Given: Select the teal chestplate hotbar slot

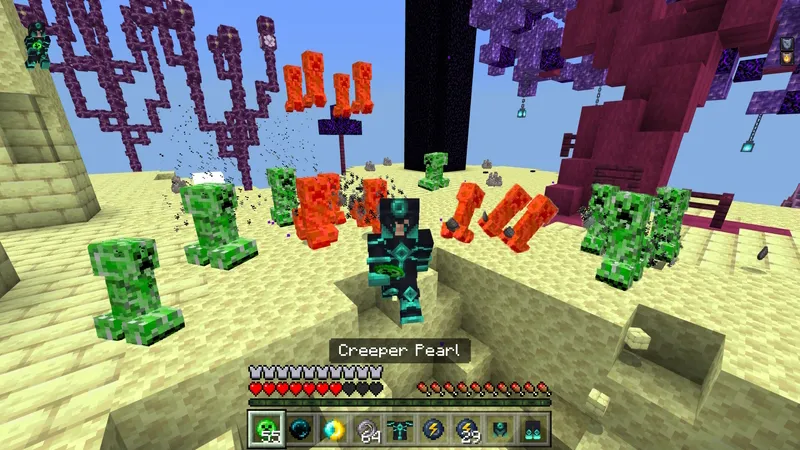Looking at the screenshot, I should (x=400, y=429).
